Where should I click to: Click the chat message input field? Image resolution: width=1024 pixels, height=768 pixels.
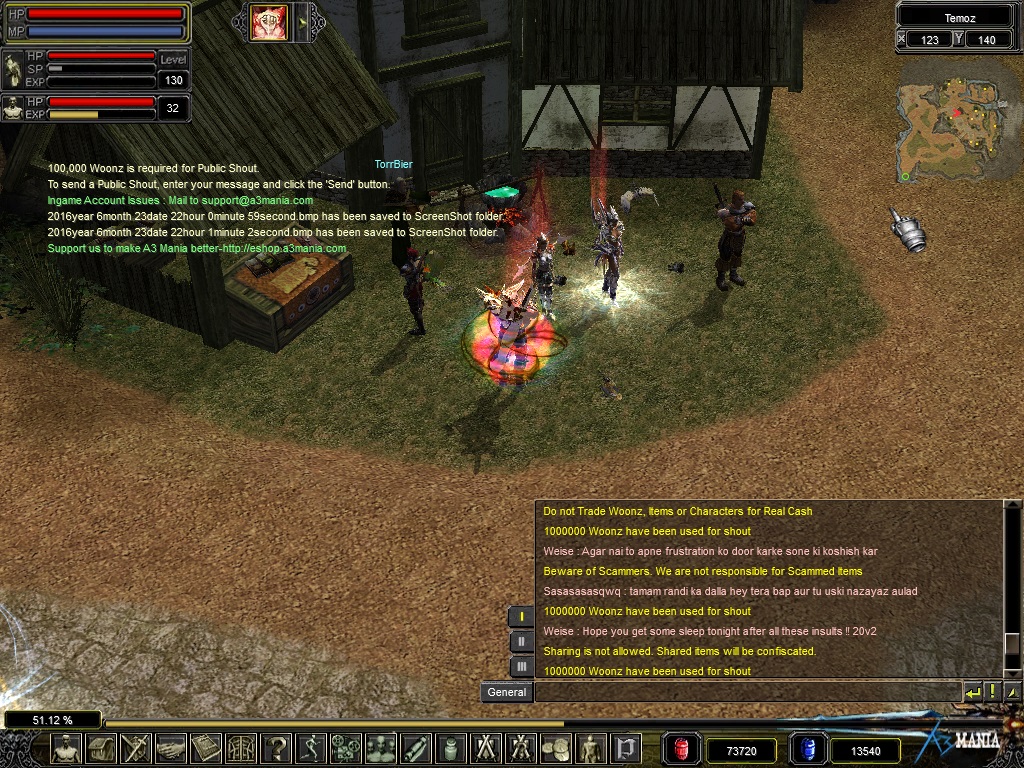pos(747,692)
